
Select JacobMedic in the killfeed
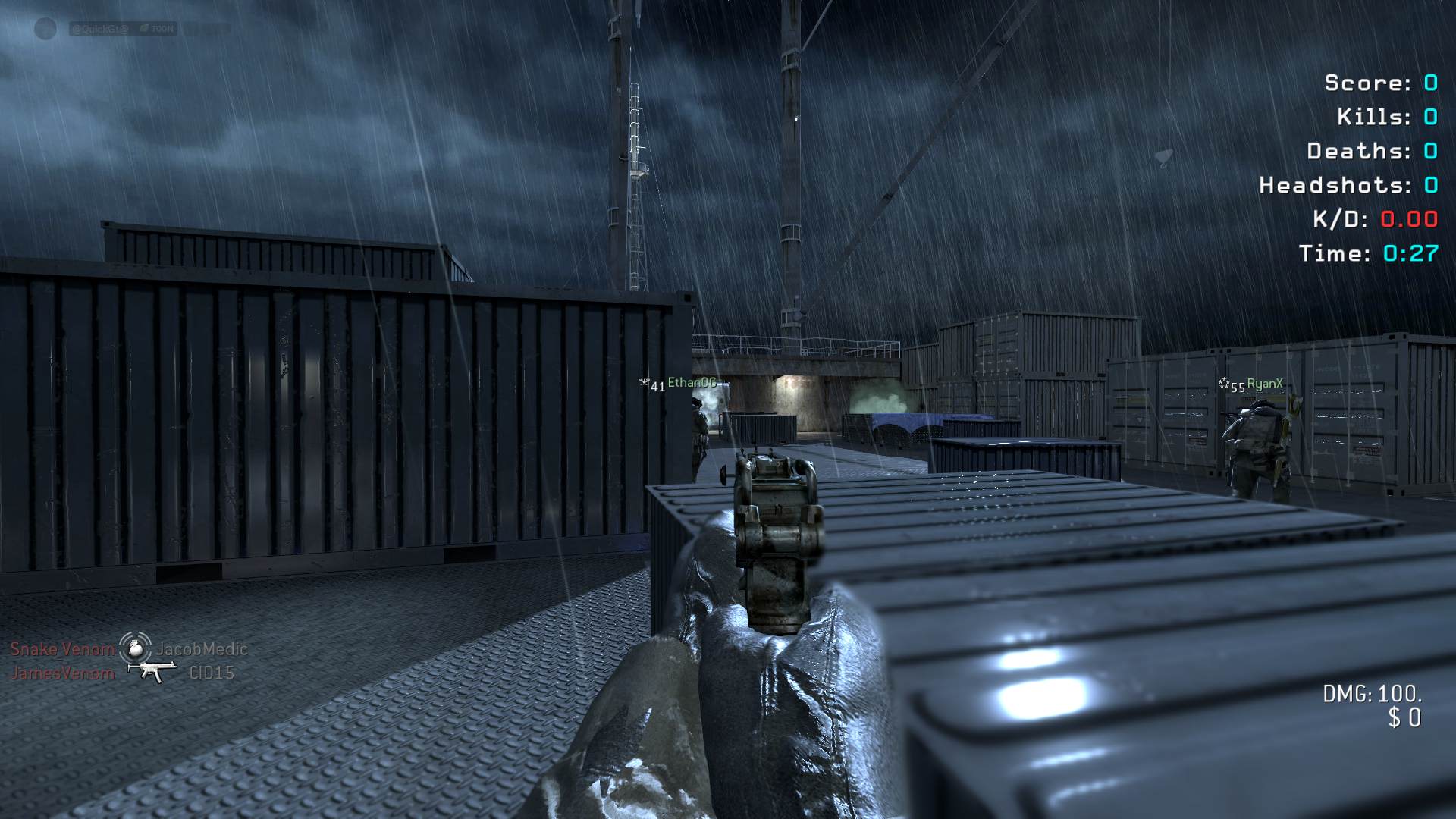[x=202, y=649]
